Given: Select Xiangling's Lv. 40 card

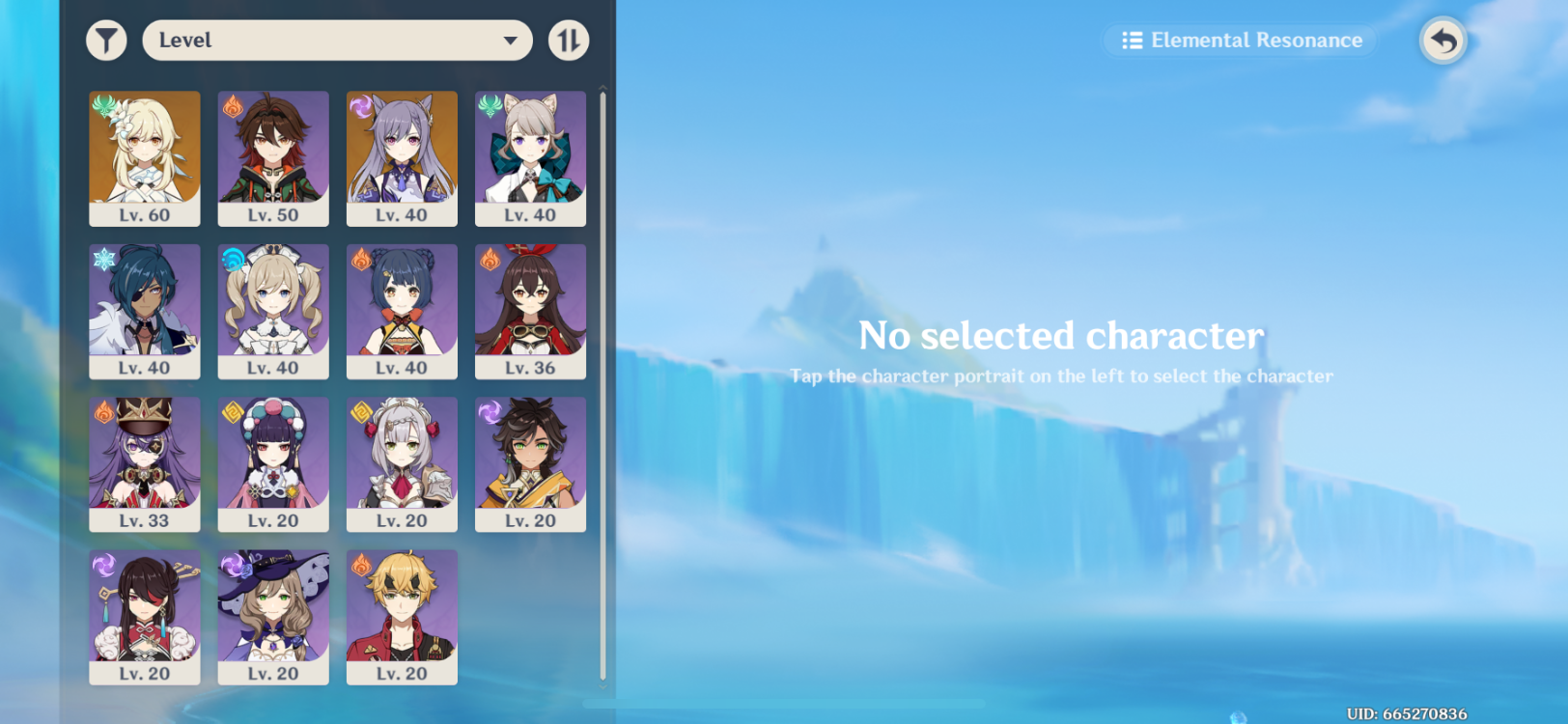Looking at the screenshot, I should pyautogui.click(x=402, y=309).
